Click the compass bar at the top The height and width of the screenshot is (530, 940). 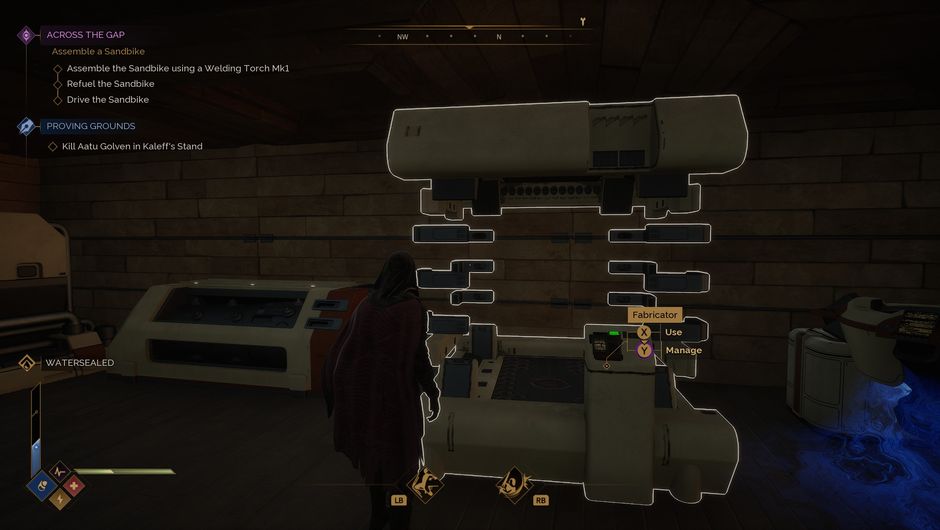pos(470,36)
